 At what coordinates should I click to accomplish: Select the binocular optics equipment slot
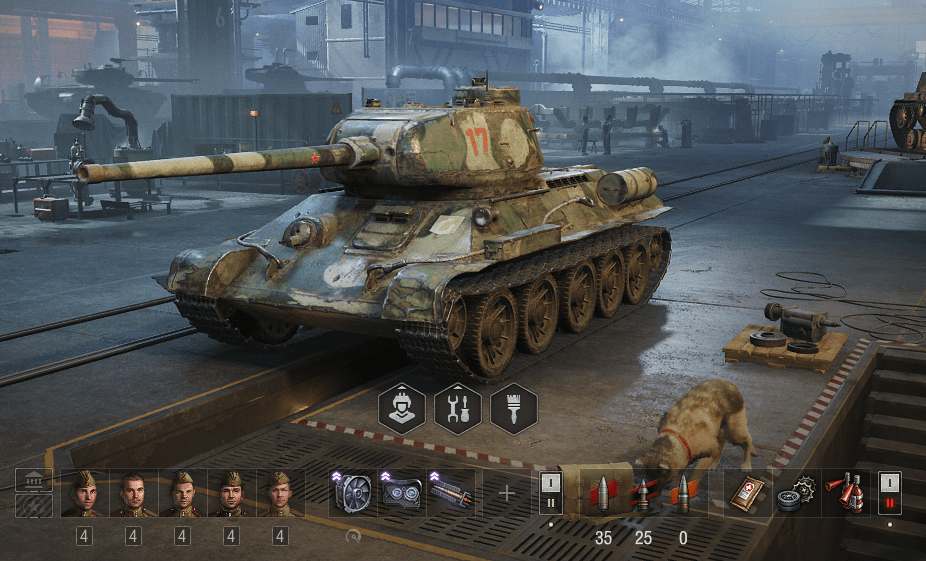(402, 493)
